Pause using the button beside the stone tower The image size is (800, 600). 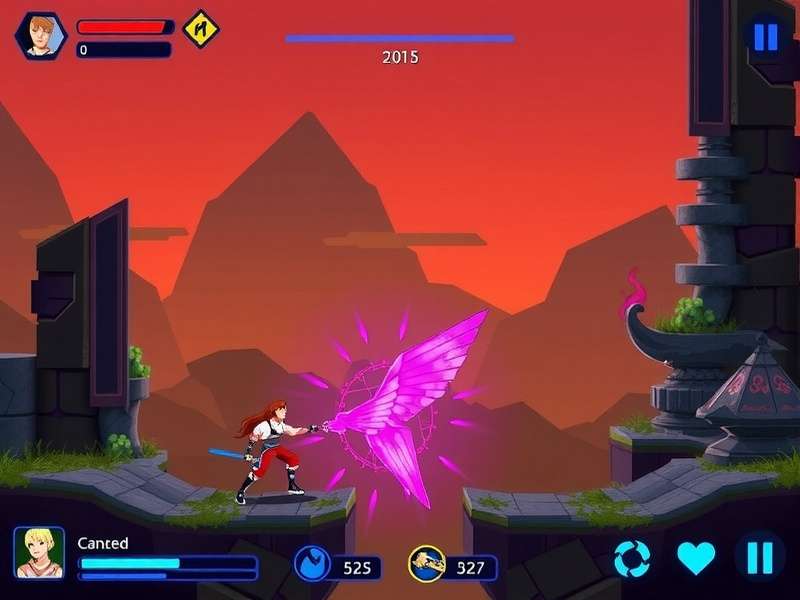point(765,37)
